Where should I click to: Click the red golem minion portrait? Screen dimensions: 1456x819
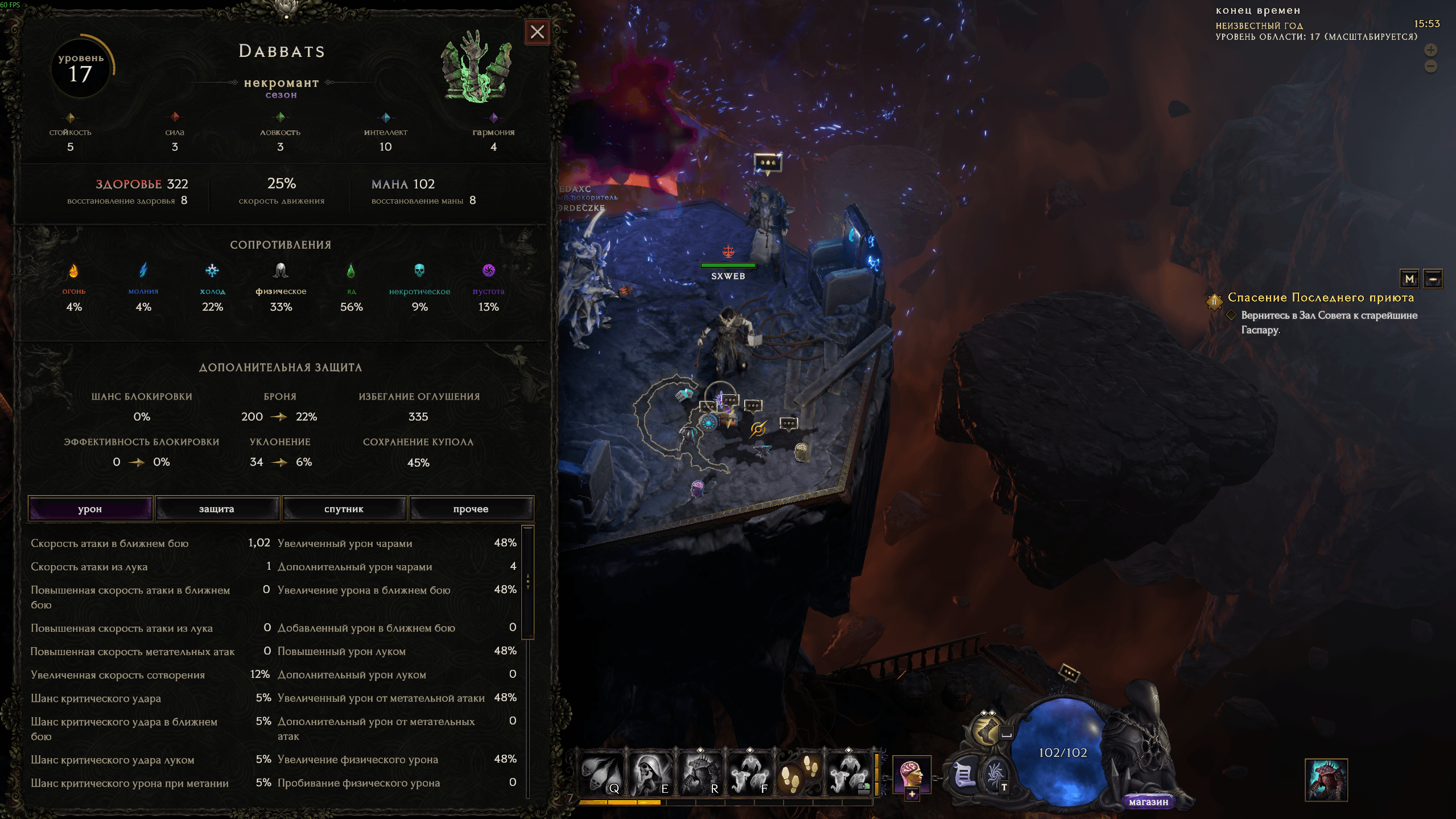(1326, 780)
